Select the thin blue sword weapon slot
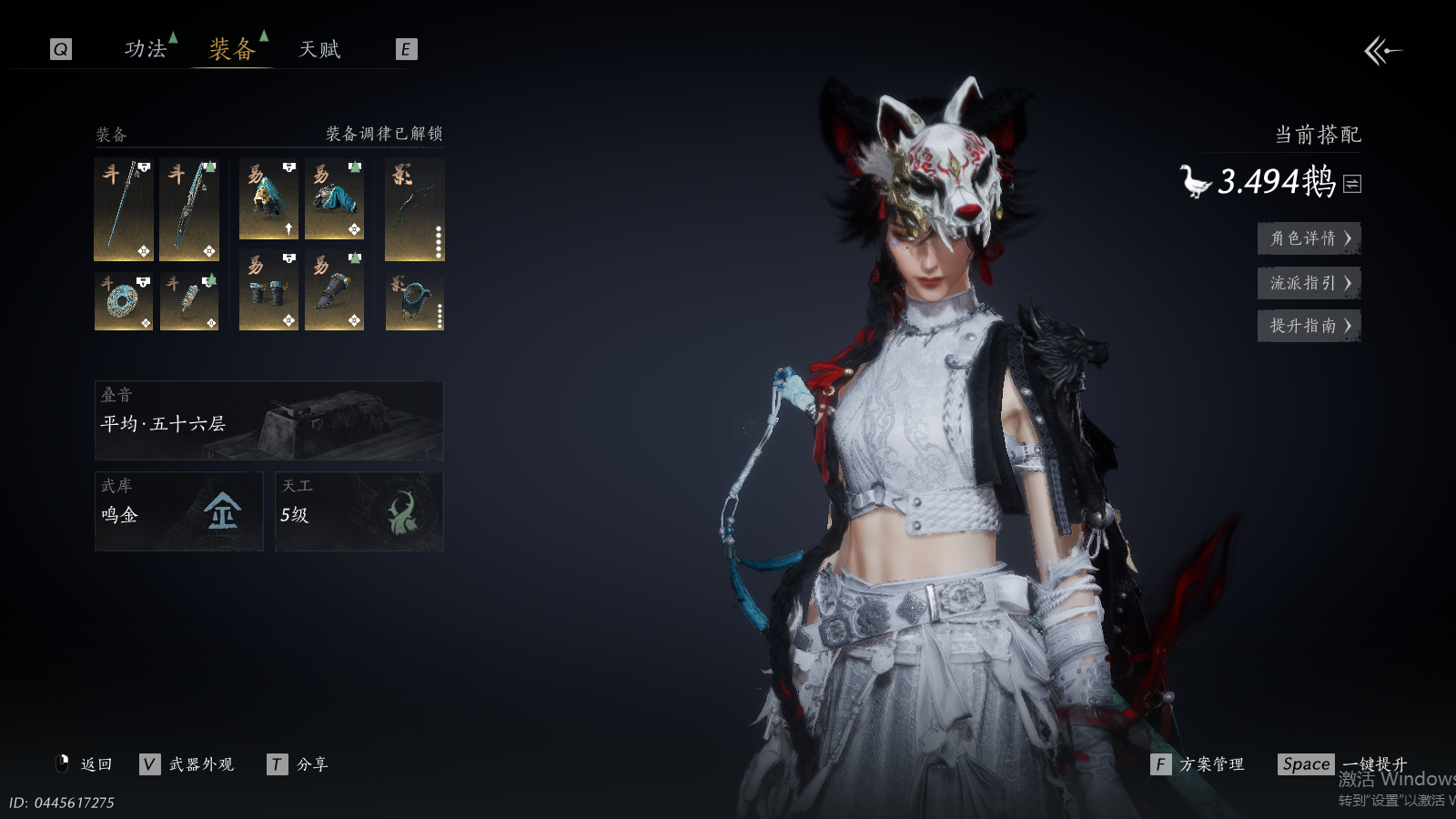 pos(124,209)
